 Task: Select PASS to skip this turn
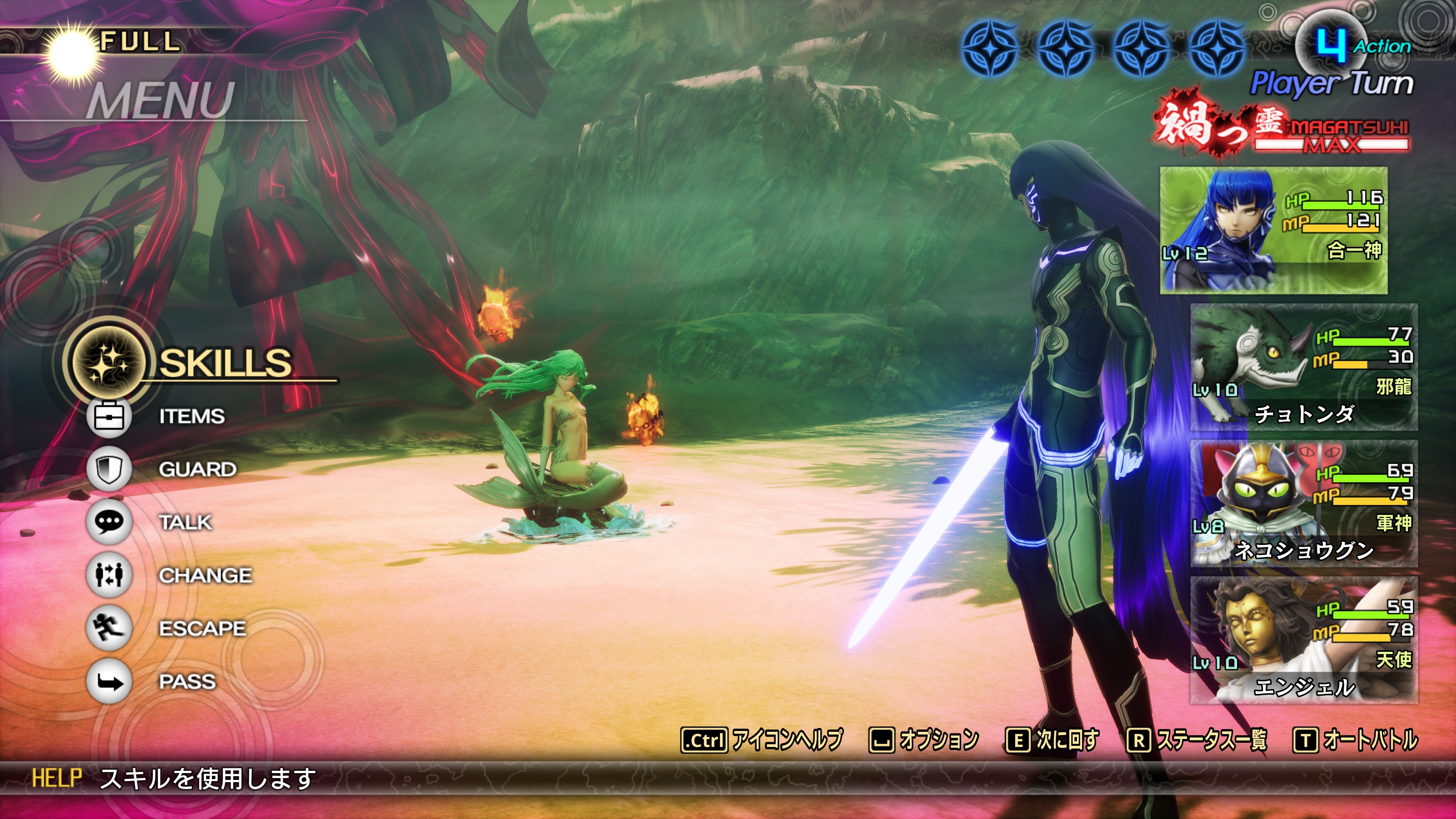[x=187, y=682]
